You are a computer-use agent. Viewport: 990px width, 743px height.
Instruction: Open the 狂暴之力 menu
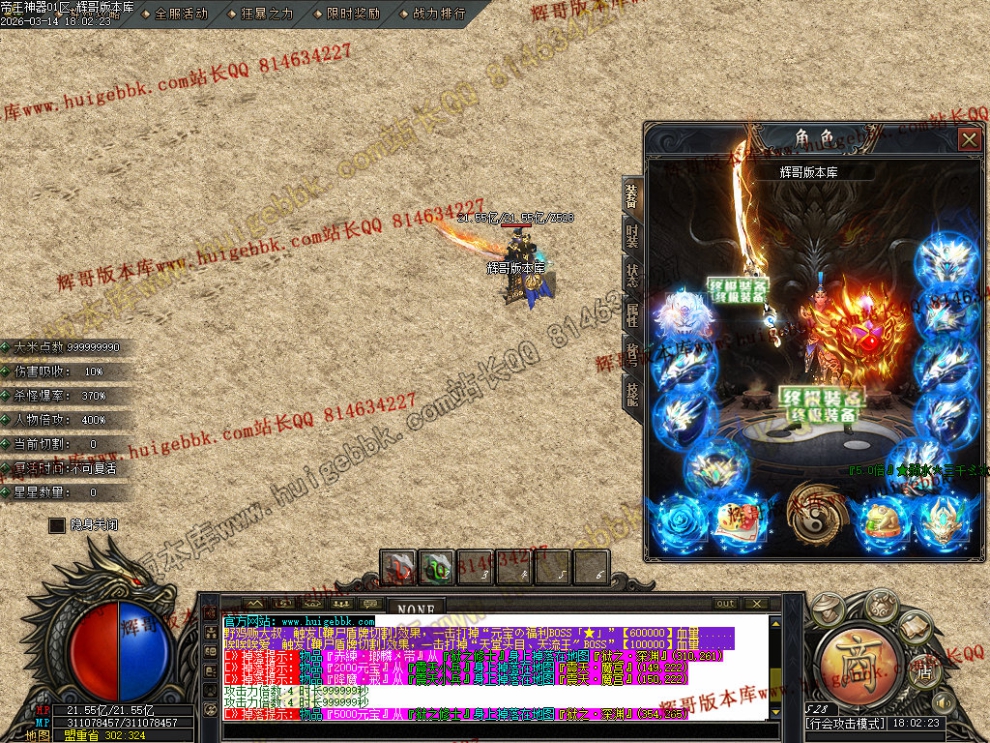pos(260,14)
